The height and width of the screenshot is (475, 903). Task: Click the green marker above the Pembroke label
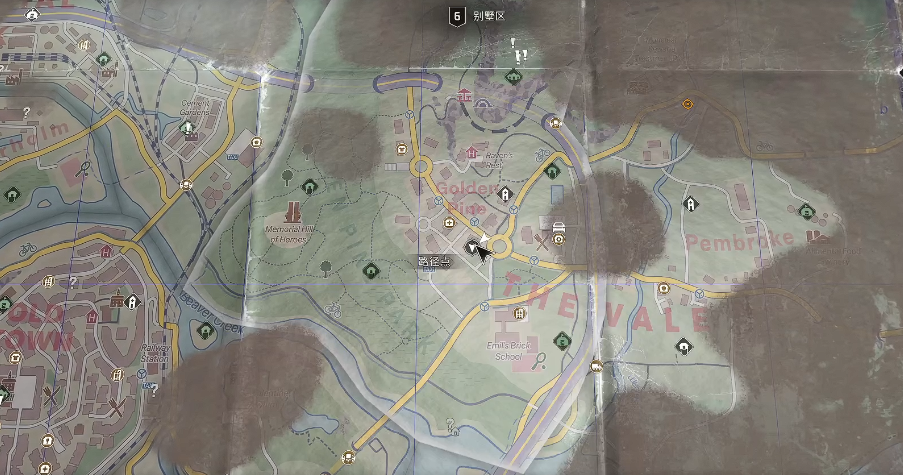(806, 211)
